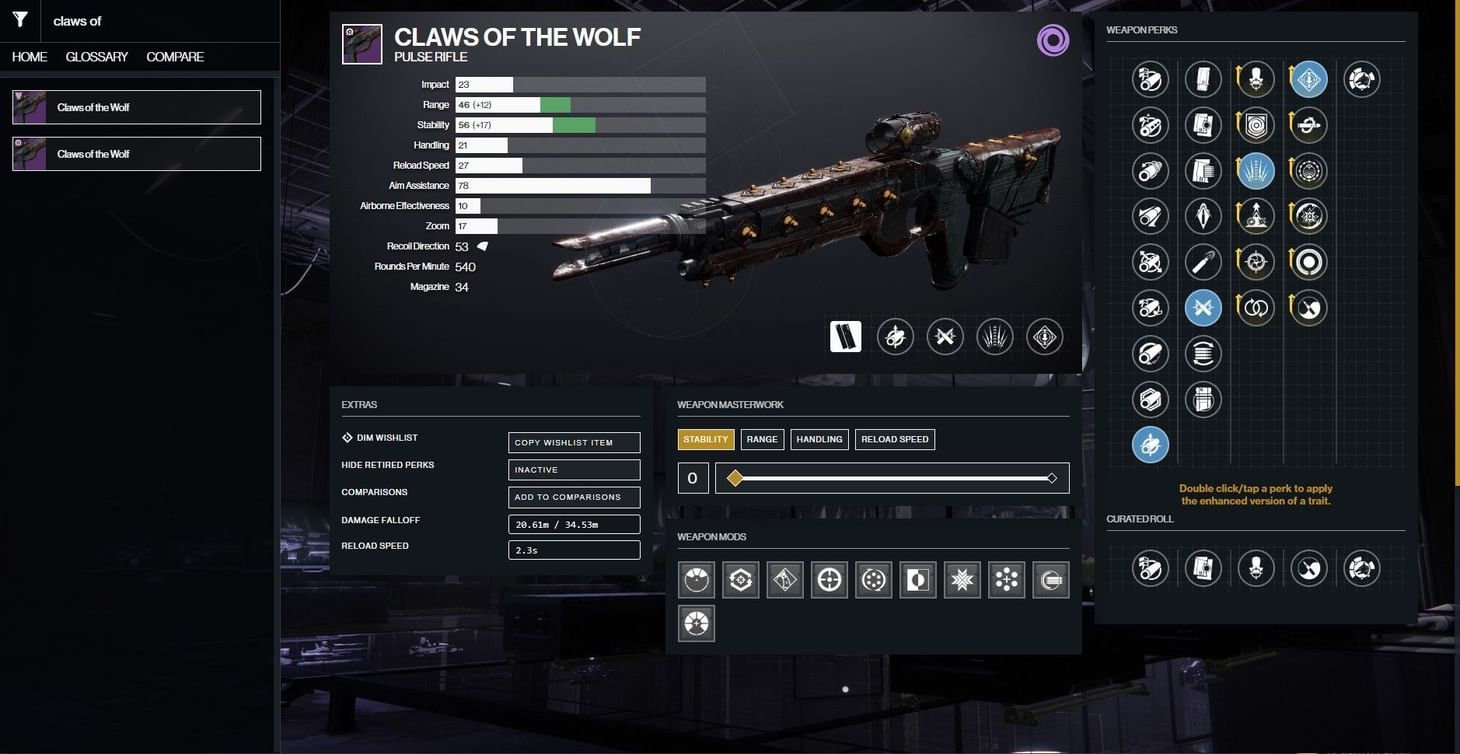Select the Icarus Grip weapon mod
Viewport: 1460px width, 754px height.
(x=784, y=579)
